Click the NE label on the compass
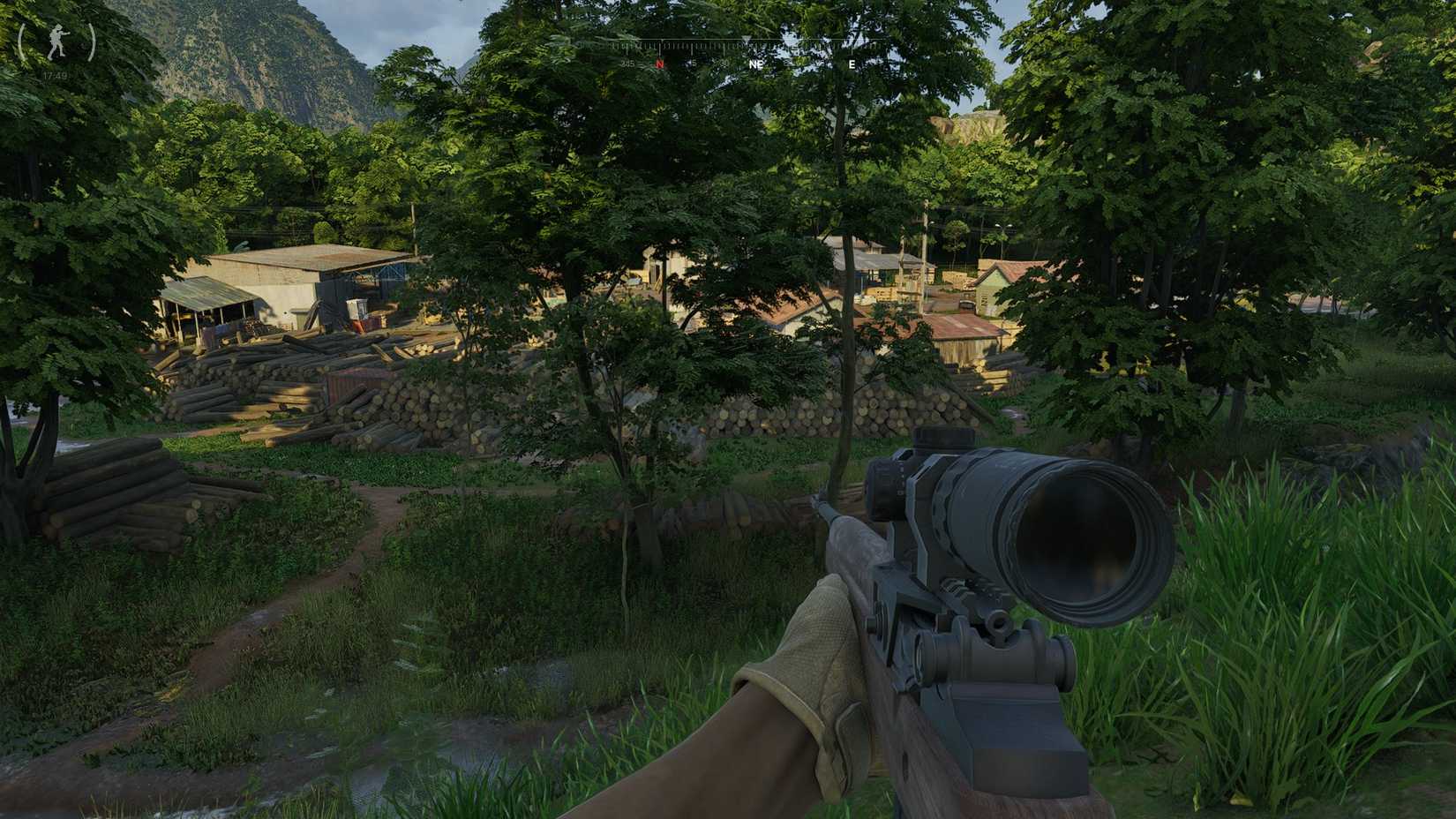Viewport: 1456px width, 819px height. [x=756, y=64]
